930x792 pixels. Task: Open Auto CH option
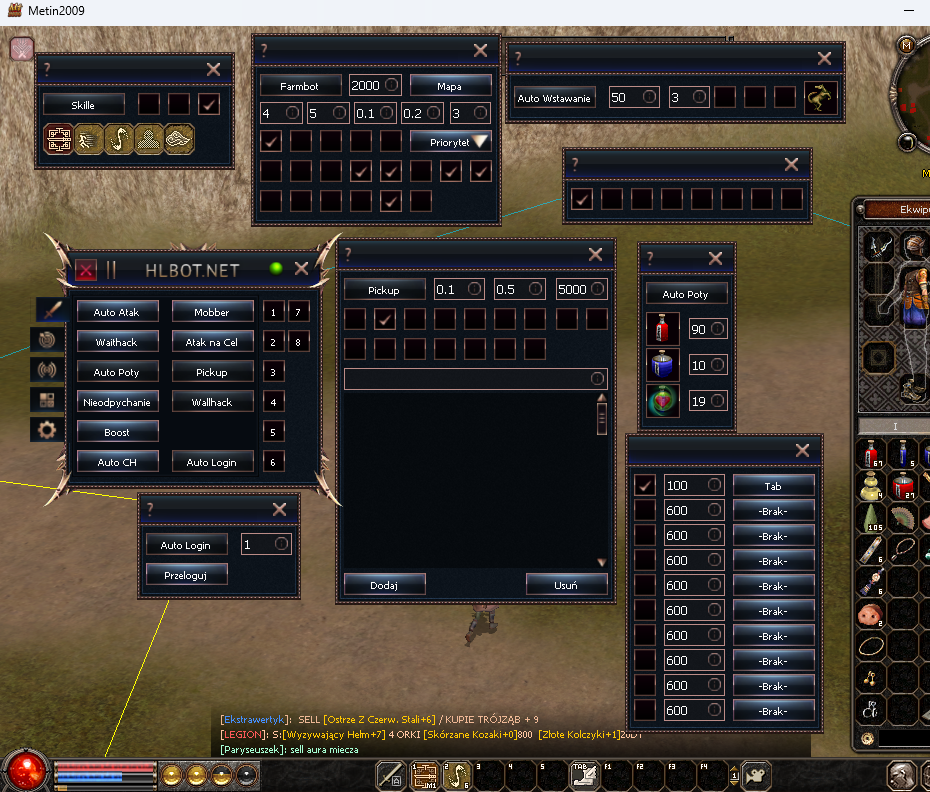117,462
